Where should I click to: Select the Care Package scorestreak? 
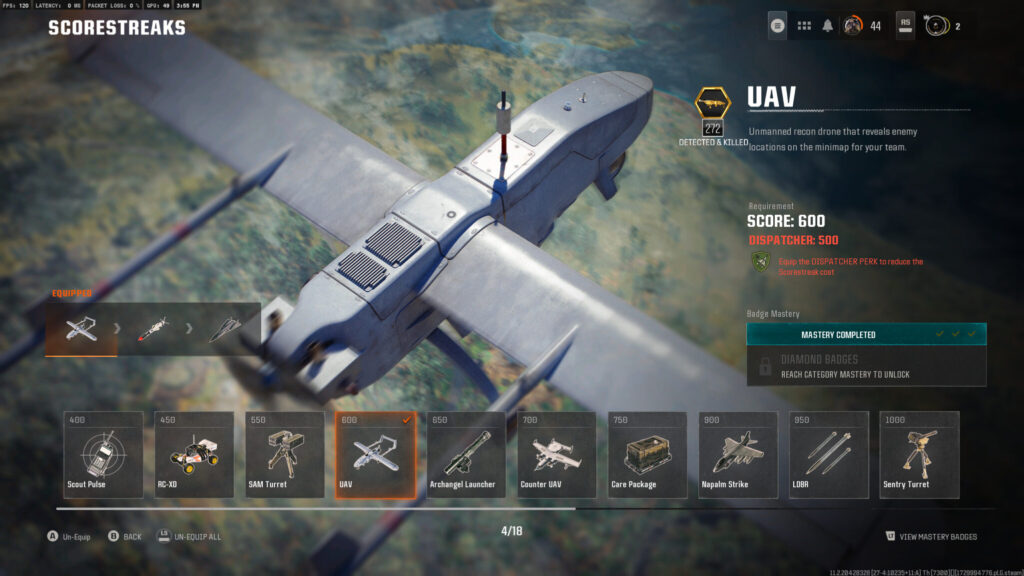[x=647, y=455]
